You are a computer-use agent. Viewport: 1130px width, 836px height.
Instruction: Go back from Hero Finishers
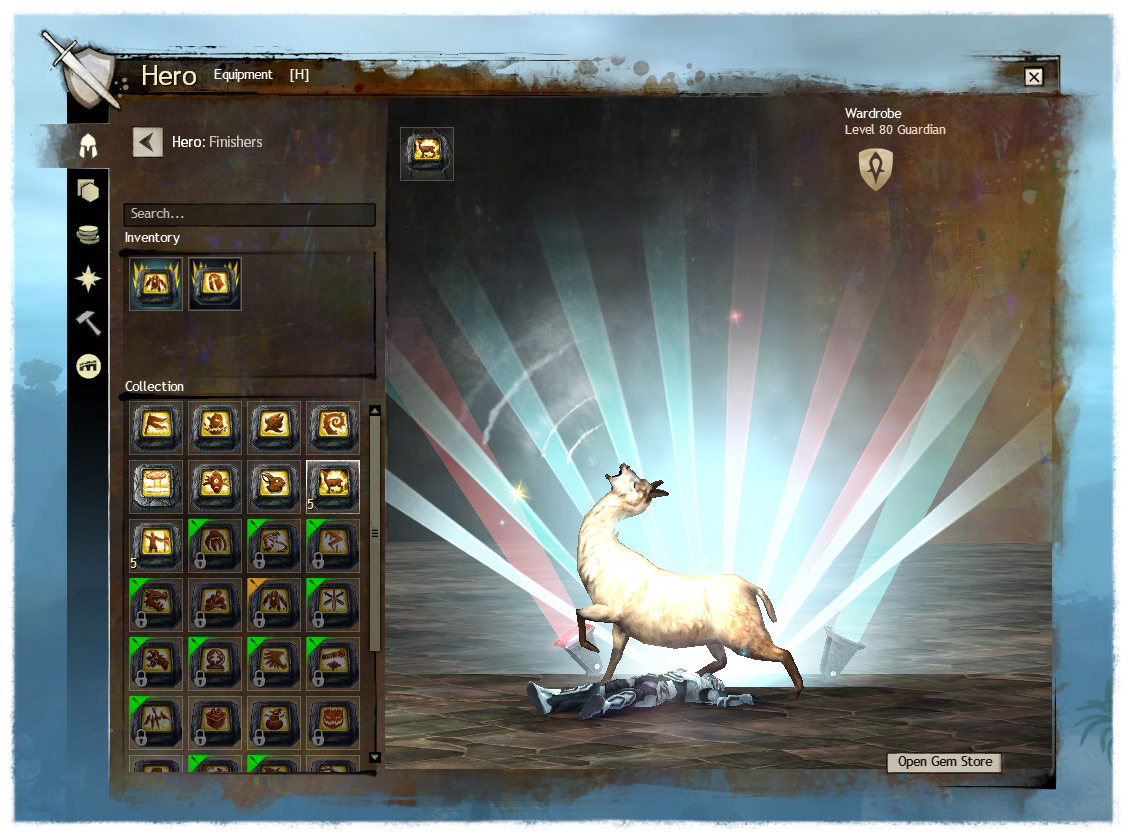click(x=147, y=142)
